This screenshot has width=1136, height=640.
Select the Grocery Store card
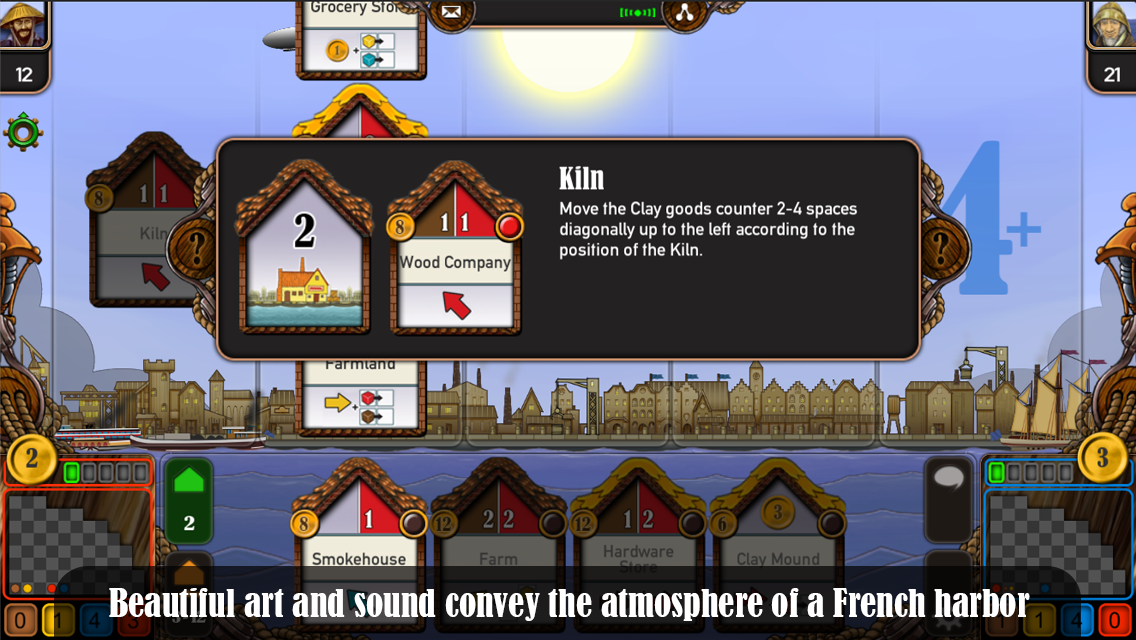[x=361, y=36]
